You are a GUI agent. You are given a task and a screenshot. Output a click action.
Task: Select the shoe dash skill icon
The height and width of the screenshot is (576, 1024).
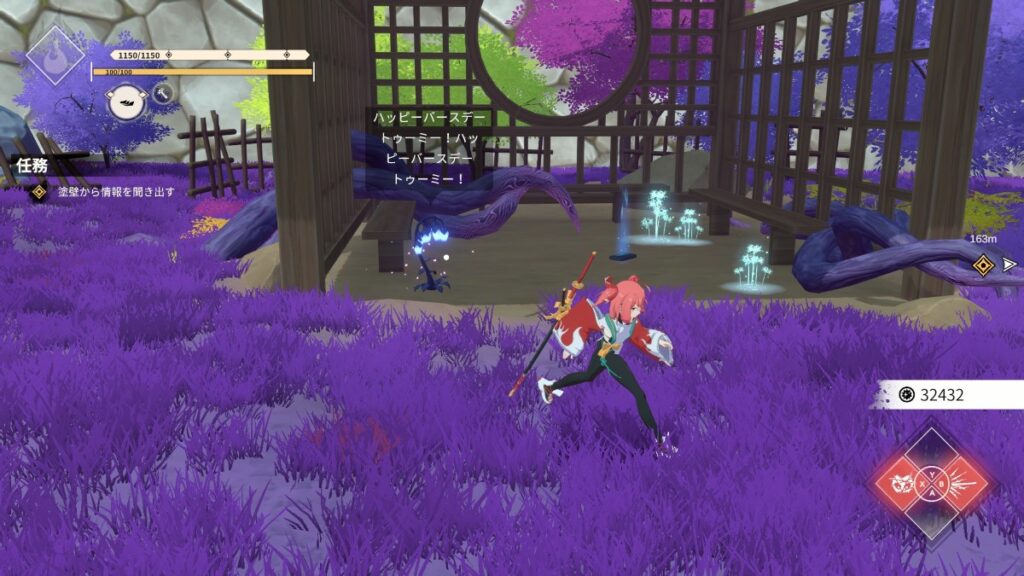(x=126, y=102)
